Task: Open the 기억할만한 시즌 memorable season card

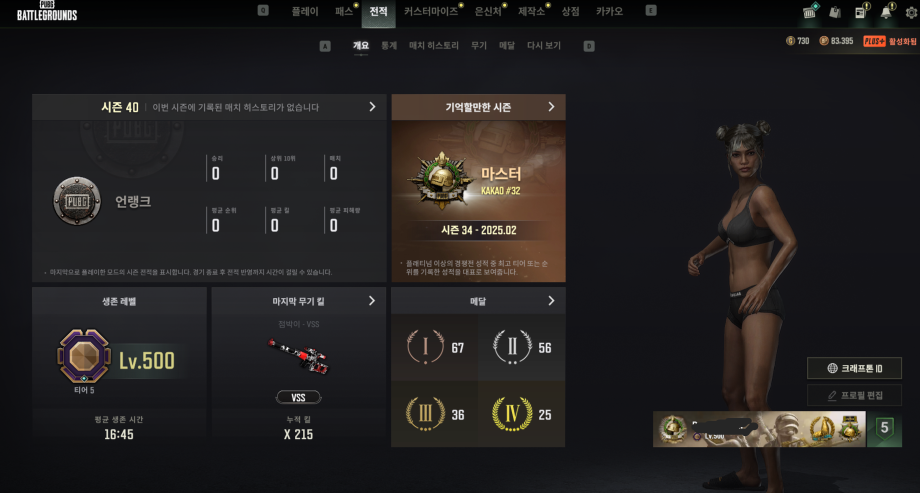Action: (551, 106)
